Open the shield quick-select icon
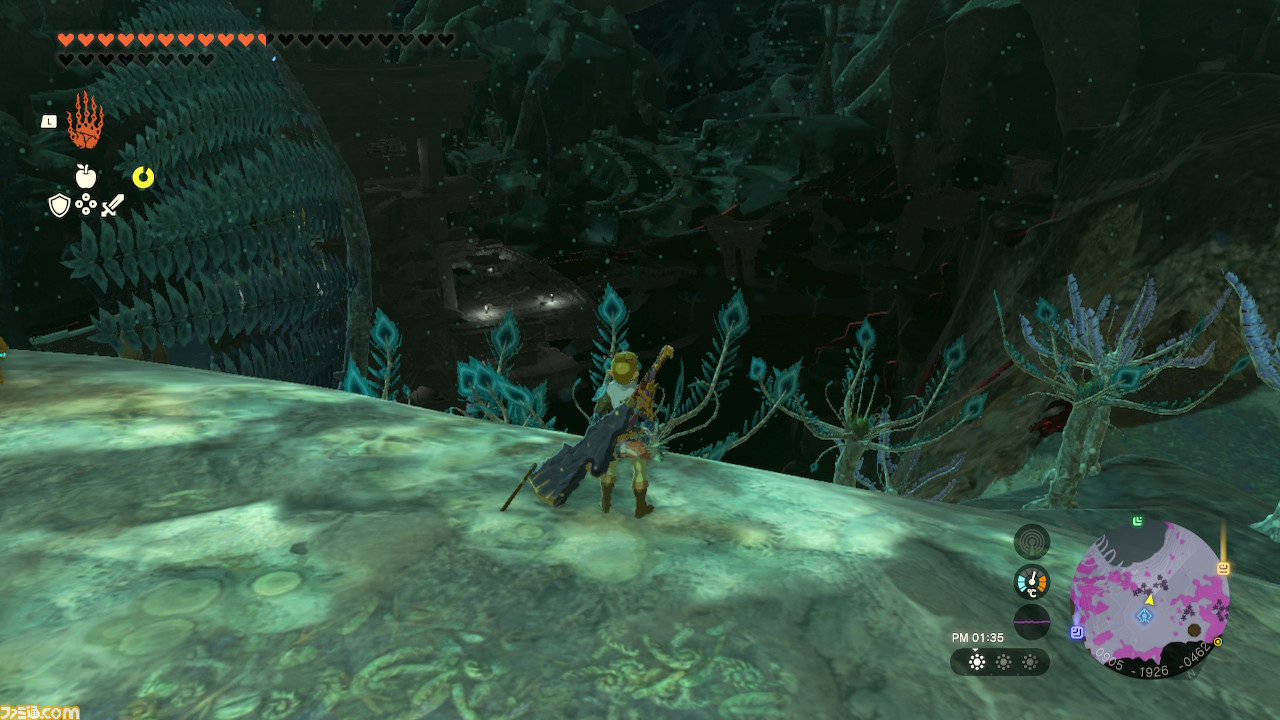1280x720 pixels. tap(59, 205)
